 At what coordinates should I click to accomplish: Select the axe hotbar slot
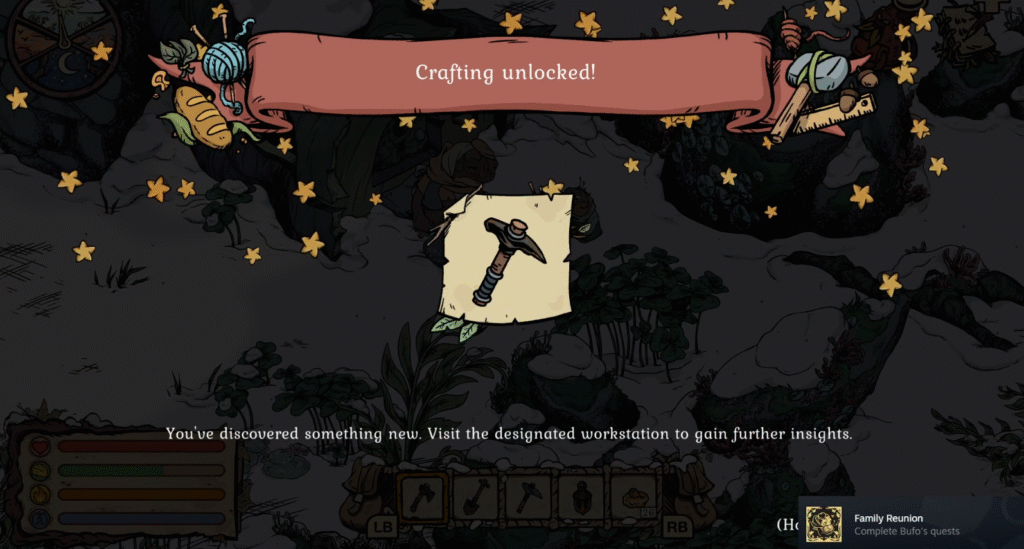coord(423,494)
